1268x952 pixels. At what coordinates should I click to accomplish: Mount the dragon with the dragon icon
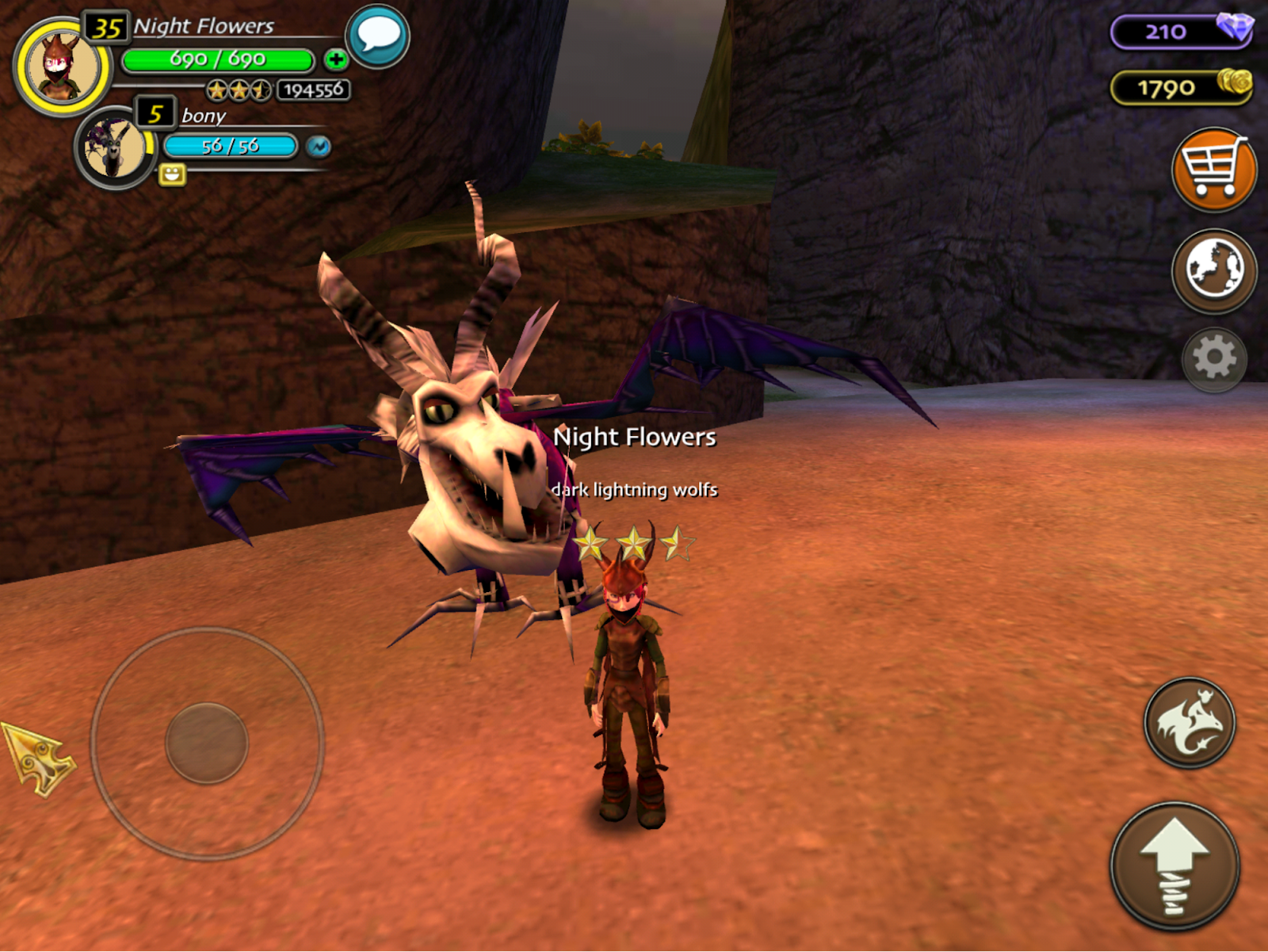coord(1189,722)
